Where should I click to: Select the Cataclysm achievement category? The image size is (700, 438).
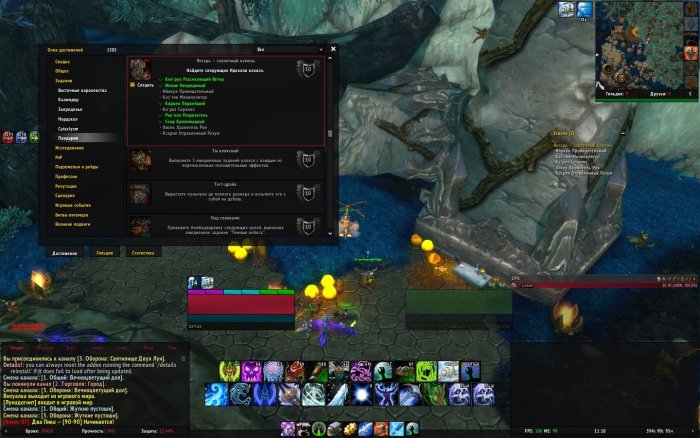68,128
